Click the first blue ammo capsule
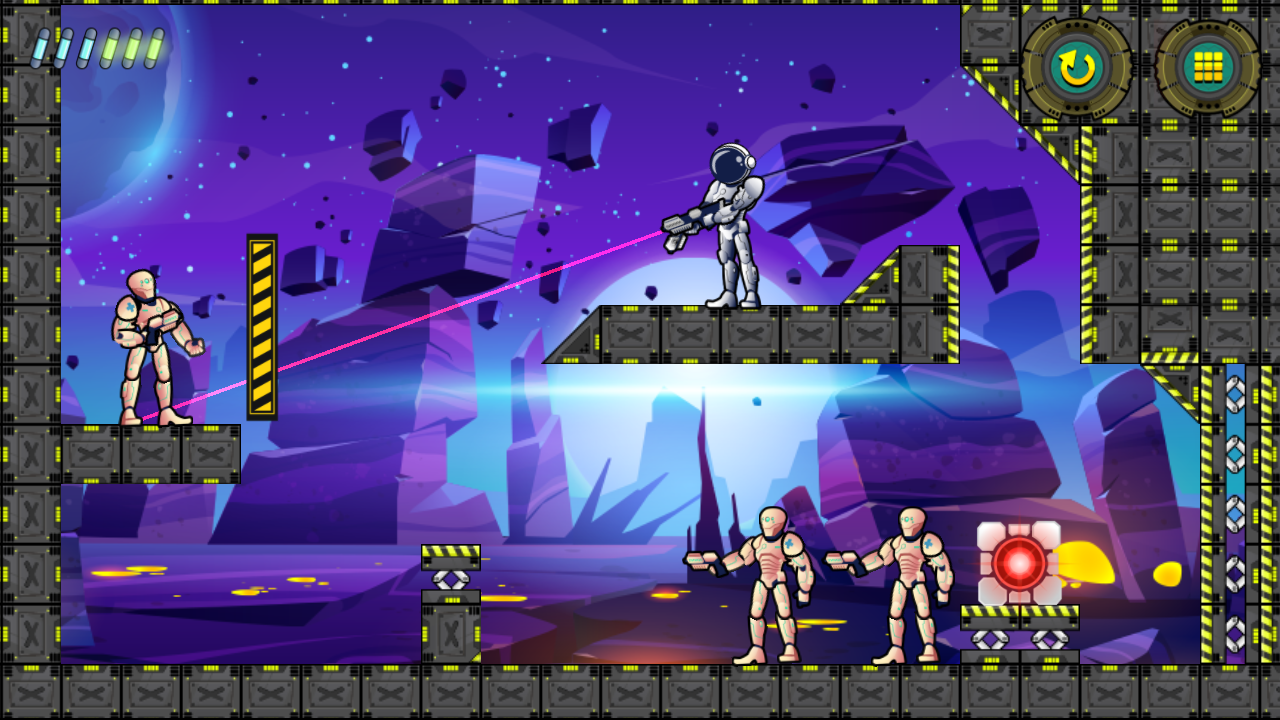Screen dimensions: 1280x720 pos(41,47)
